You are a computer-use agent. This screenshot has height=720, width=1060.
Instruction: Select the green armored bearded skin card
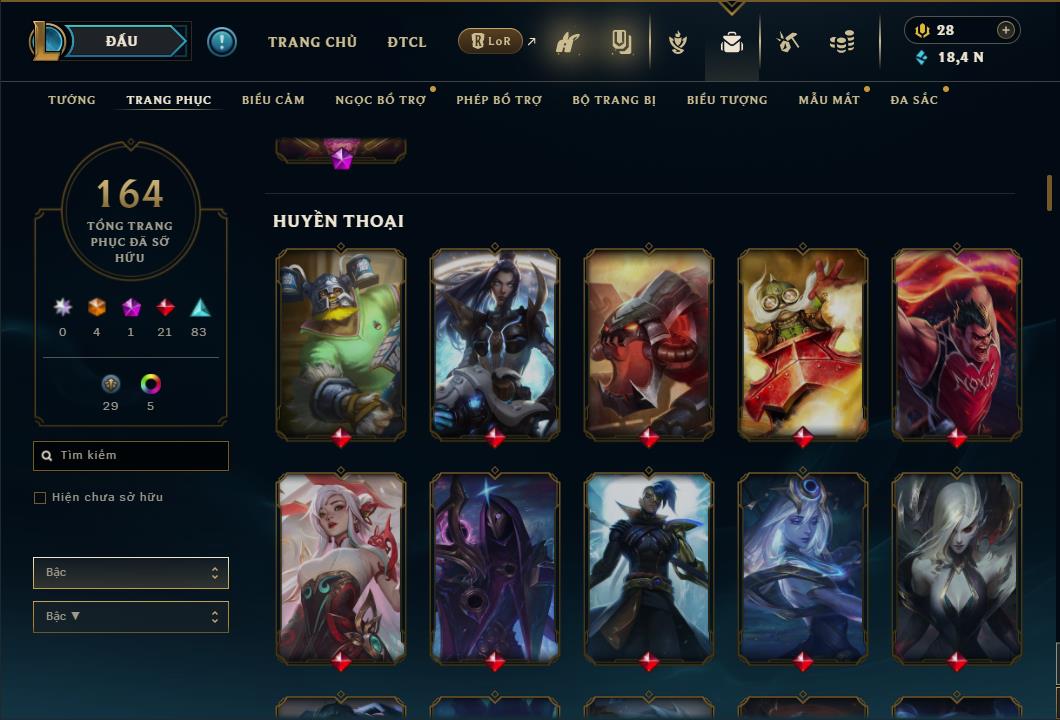(341, 343)
